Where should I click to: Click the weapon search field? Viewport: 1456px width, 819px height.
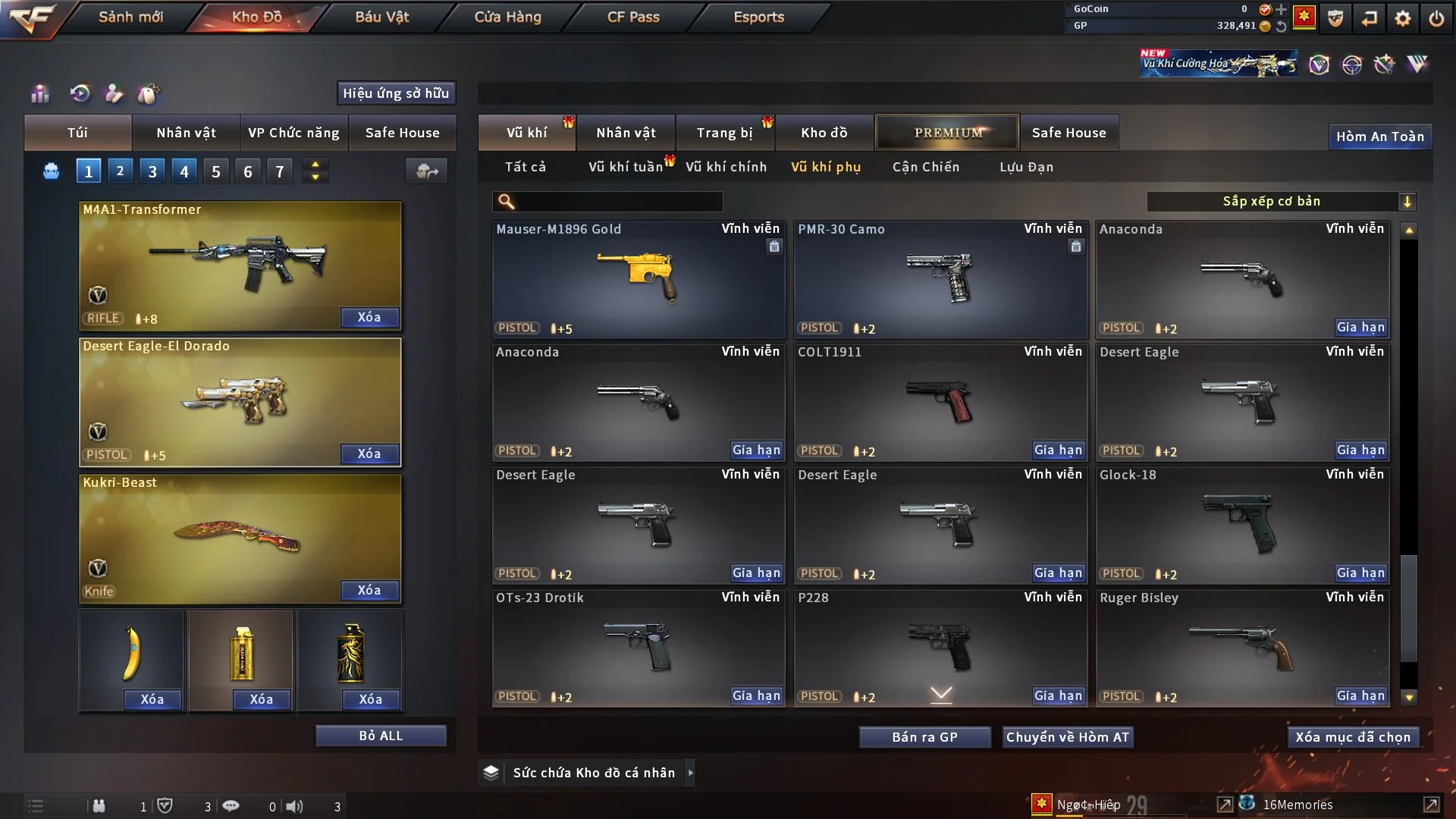pyautogui.click(x=618, y=201)
